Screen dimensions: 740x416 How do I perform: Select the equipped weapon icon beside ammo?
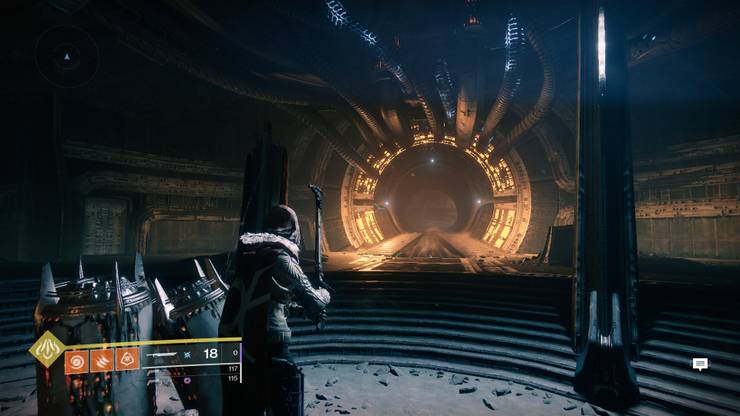(163, 354)
